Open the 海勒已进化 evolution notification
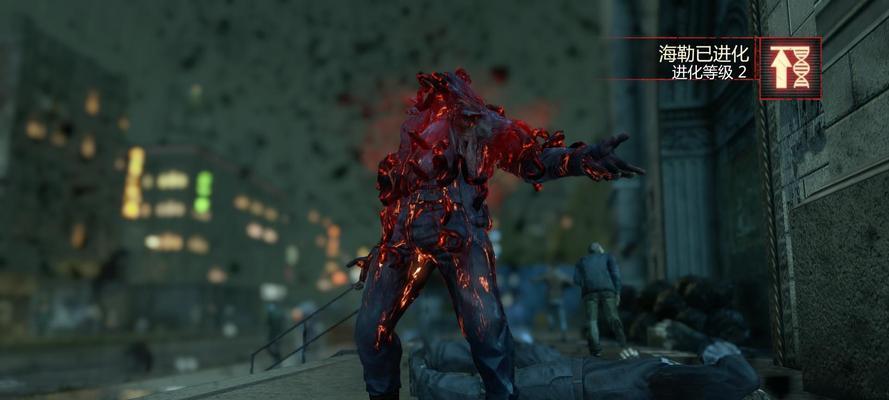The image size is (889, 400). (702, 62)
